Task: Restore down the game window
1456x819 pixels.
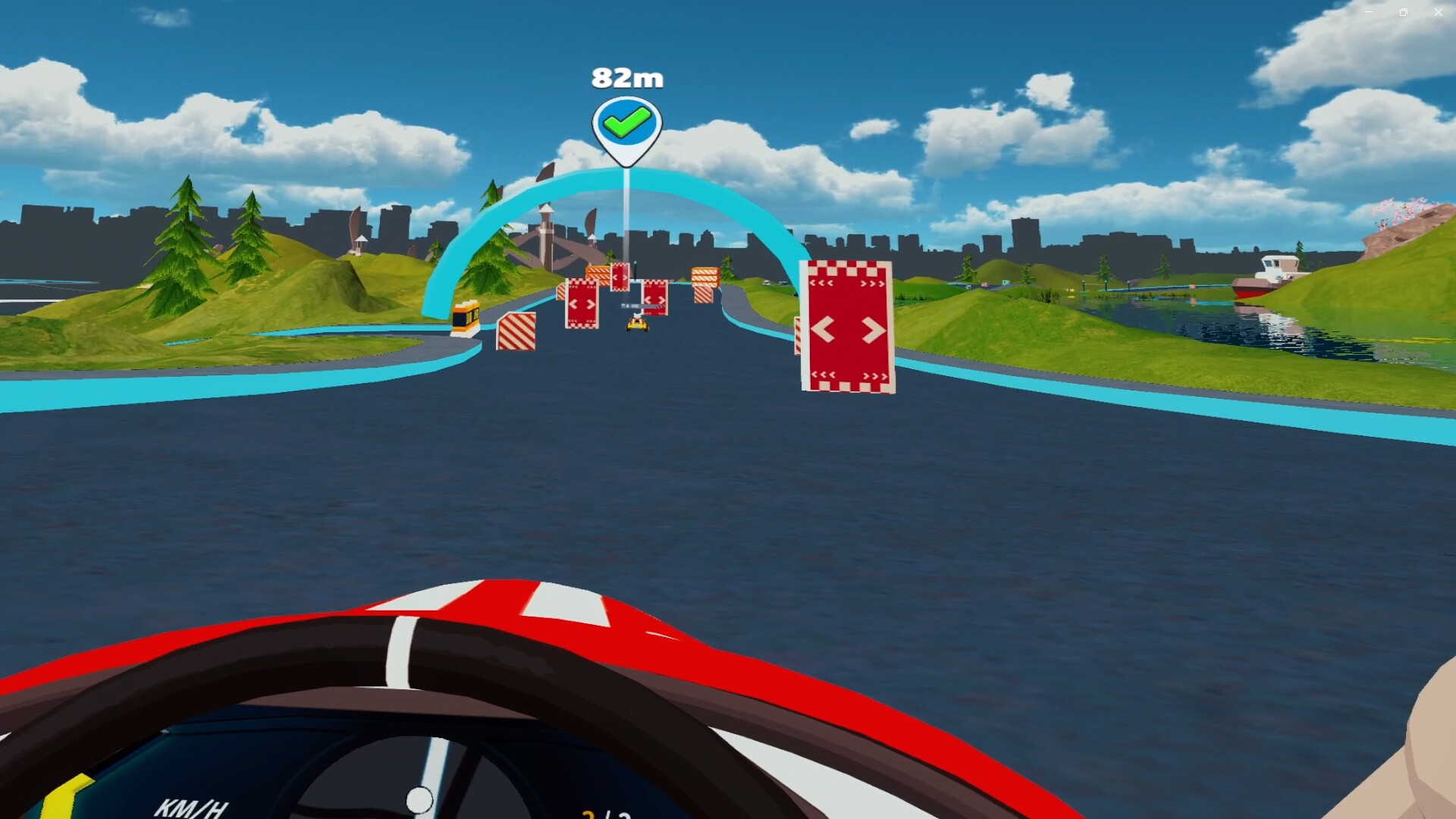Action: tap(1403, 12)
